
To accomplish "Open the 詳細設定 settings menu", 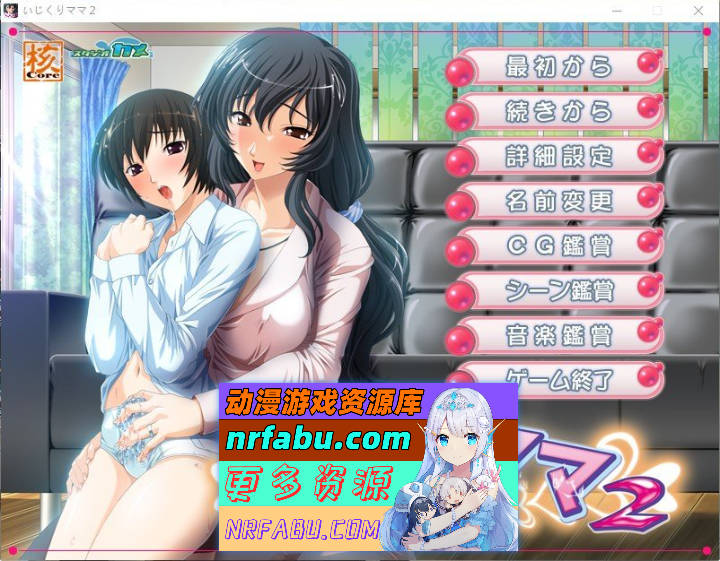I will point(558,156).
